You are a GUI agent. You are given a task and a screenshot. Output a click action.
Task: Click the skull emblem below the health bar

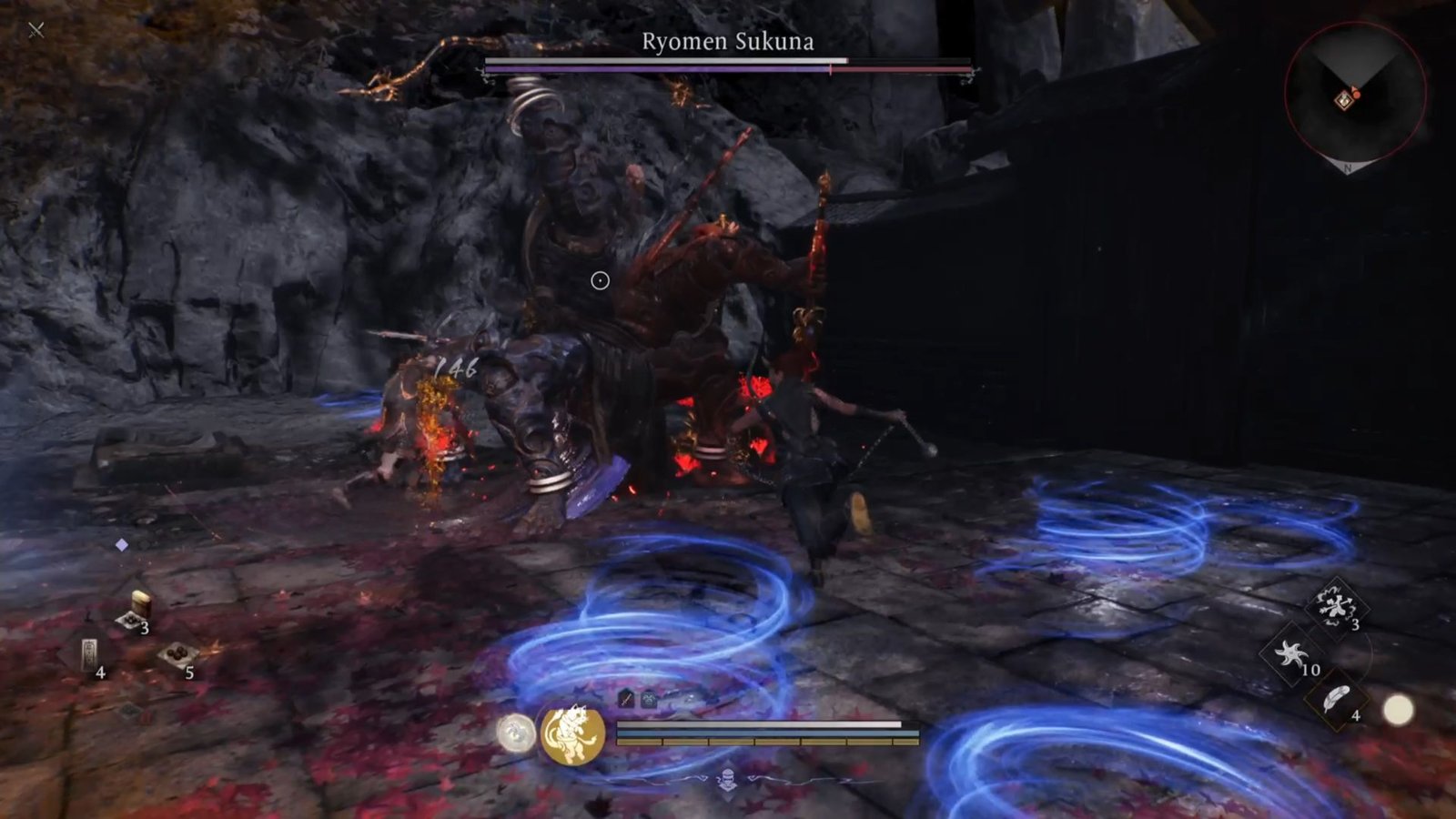coord(726,779)
